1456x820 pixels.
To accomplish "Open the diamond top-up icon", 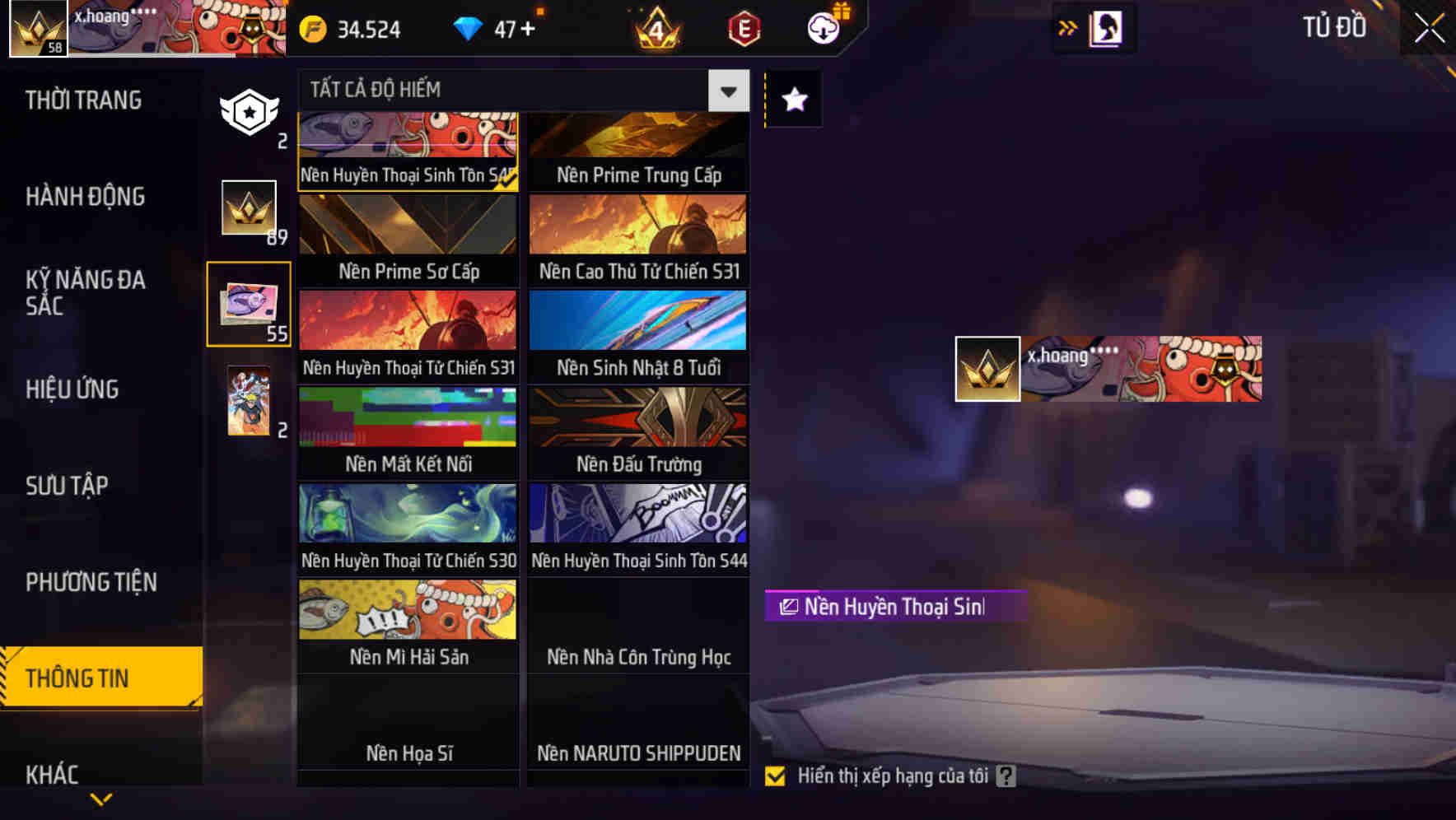I will pos(469,28).
